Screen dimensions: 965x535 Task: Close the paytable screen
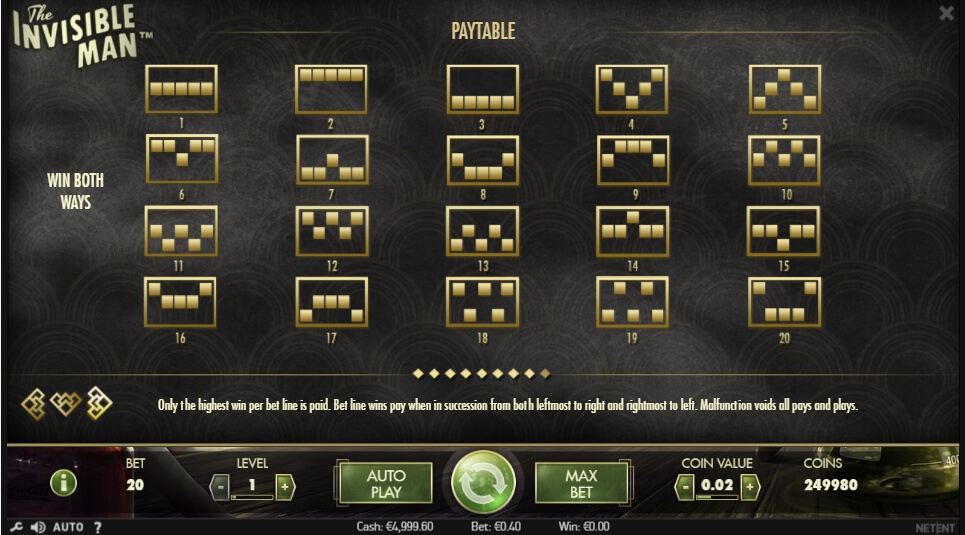[946, 13]
